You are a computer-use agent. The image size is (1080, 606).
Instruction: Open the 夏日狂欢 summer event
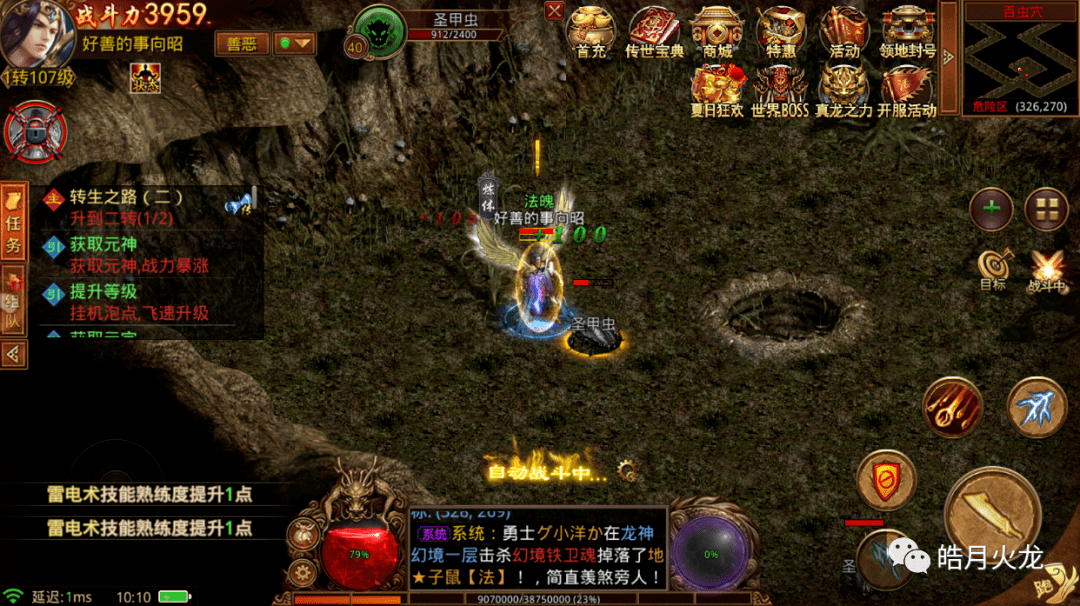[717, 90]
